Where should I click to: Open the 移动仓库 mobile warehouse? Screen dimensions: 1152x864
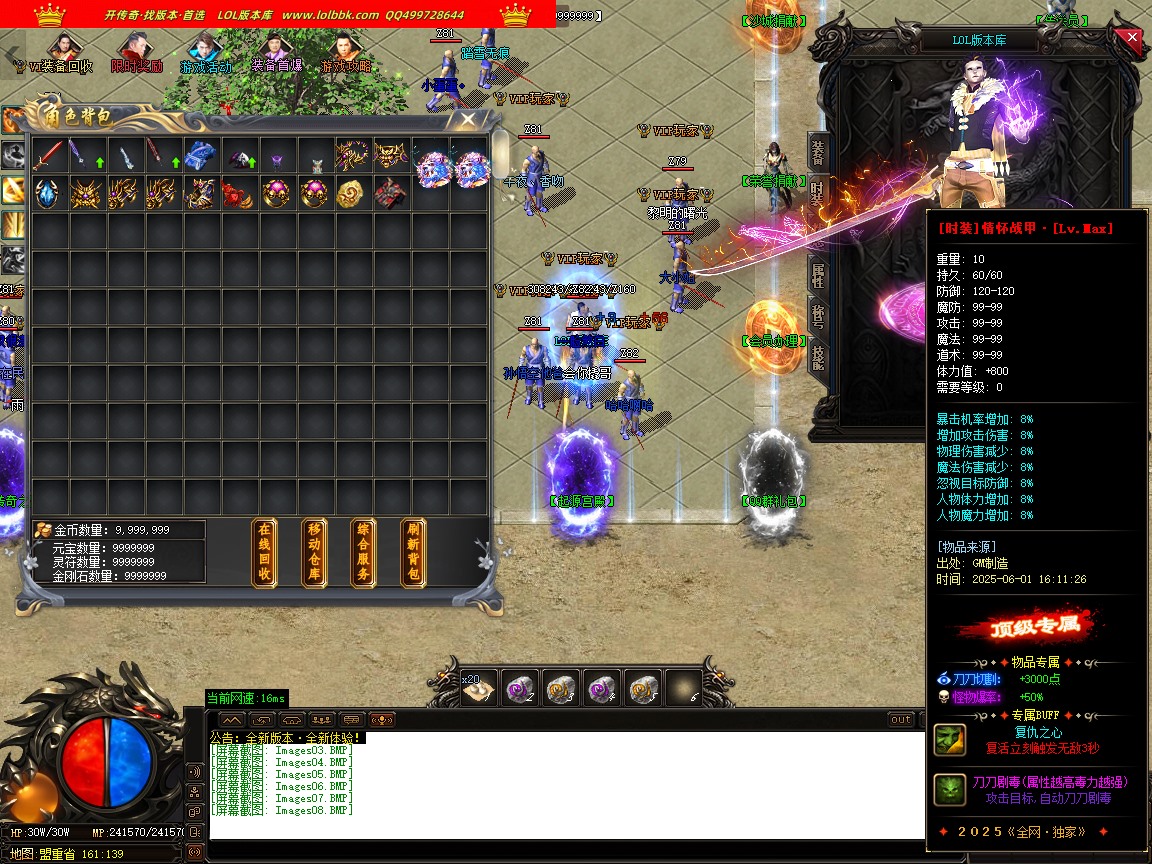pyautogui.click(x=314, y=553)
